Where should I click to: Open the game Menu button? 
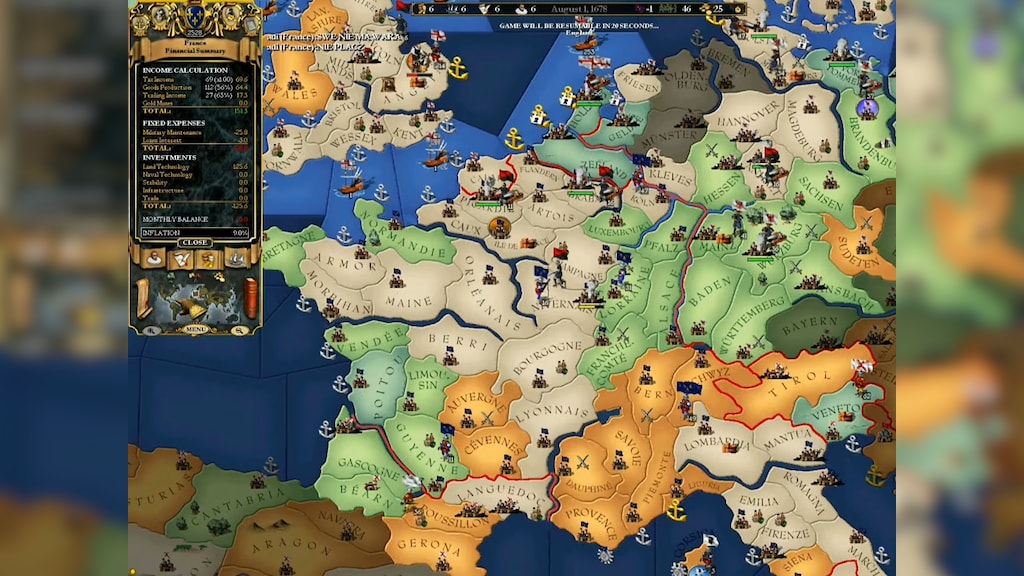pos(195,329)
